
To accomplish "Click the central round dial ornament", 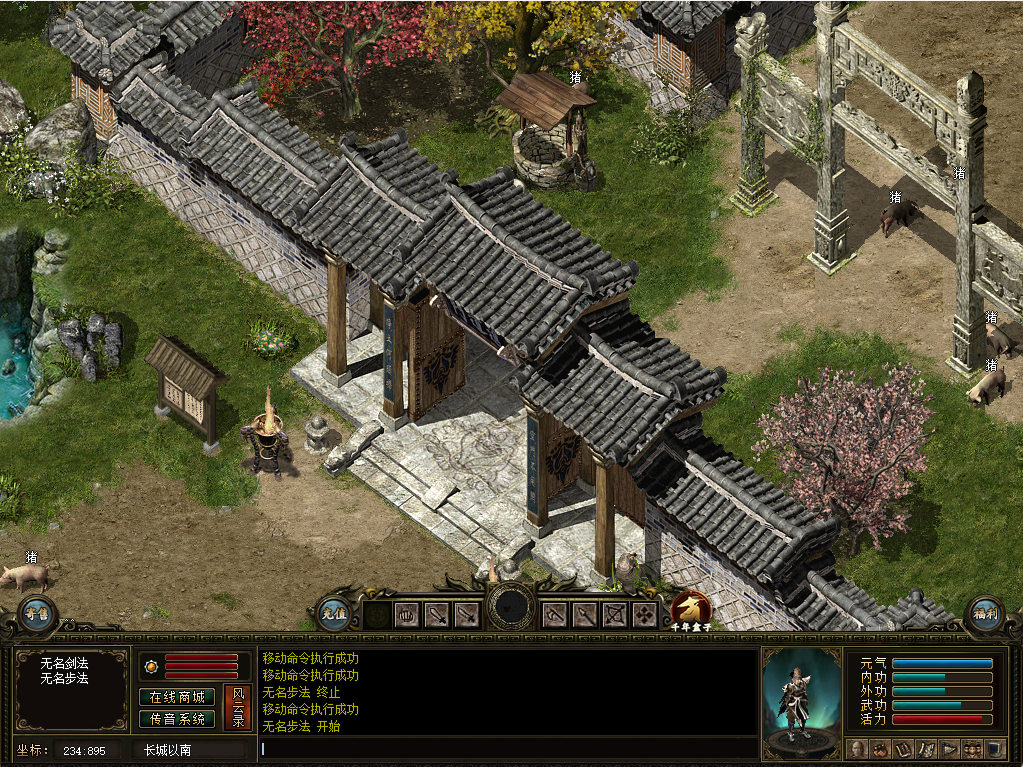I will click(x=511, y=606).
